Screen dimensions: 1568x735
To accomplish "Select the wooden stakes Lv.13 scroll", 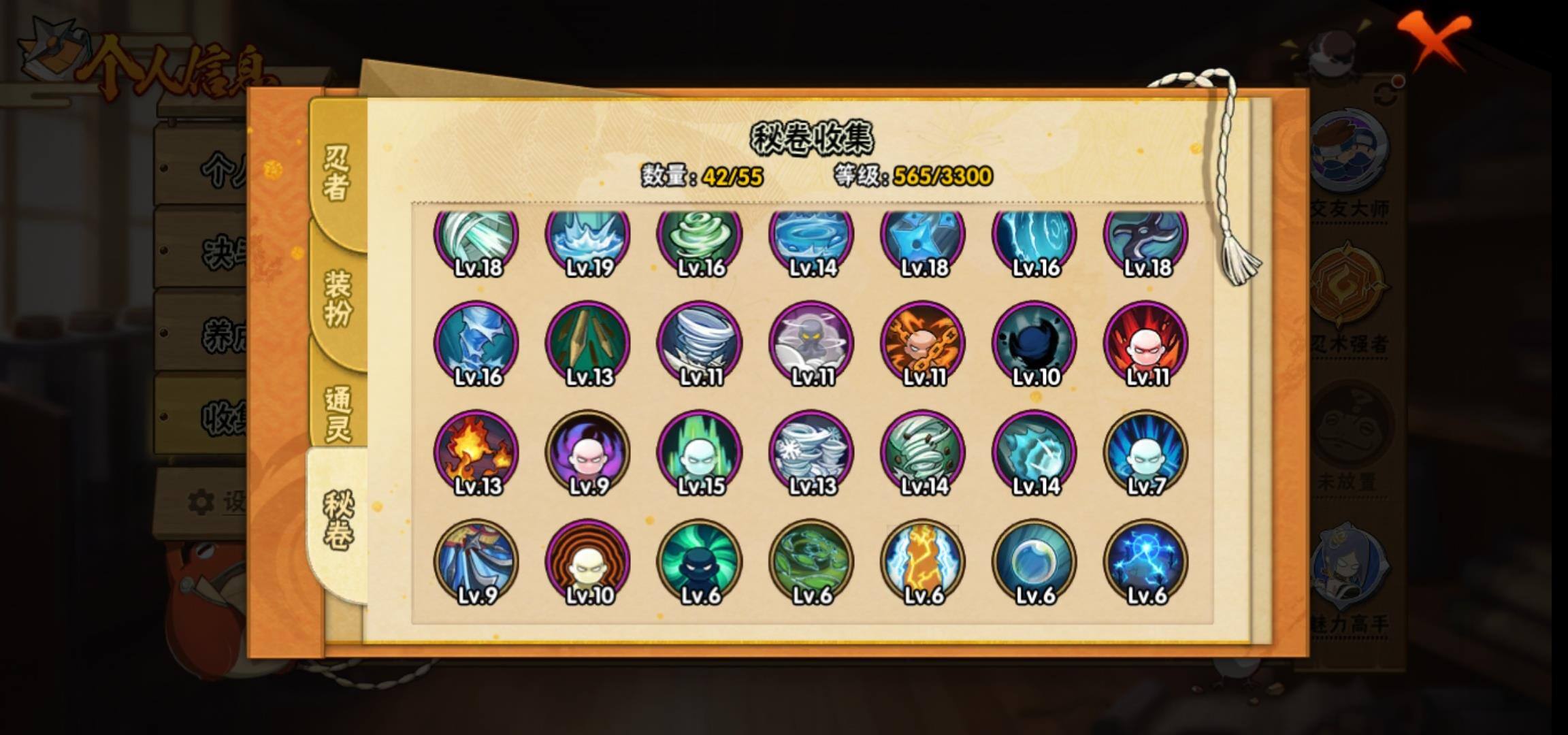I will tap(588, 344).
